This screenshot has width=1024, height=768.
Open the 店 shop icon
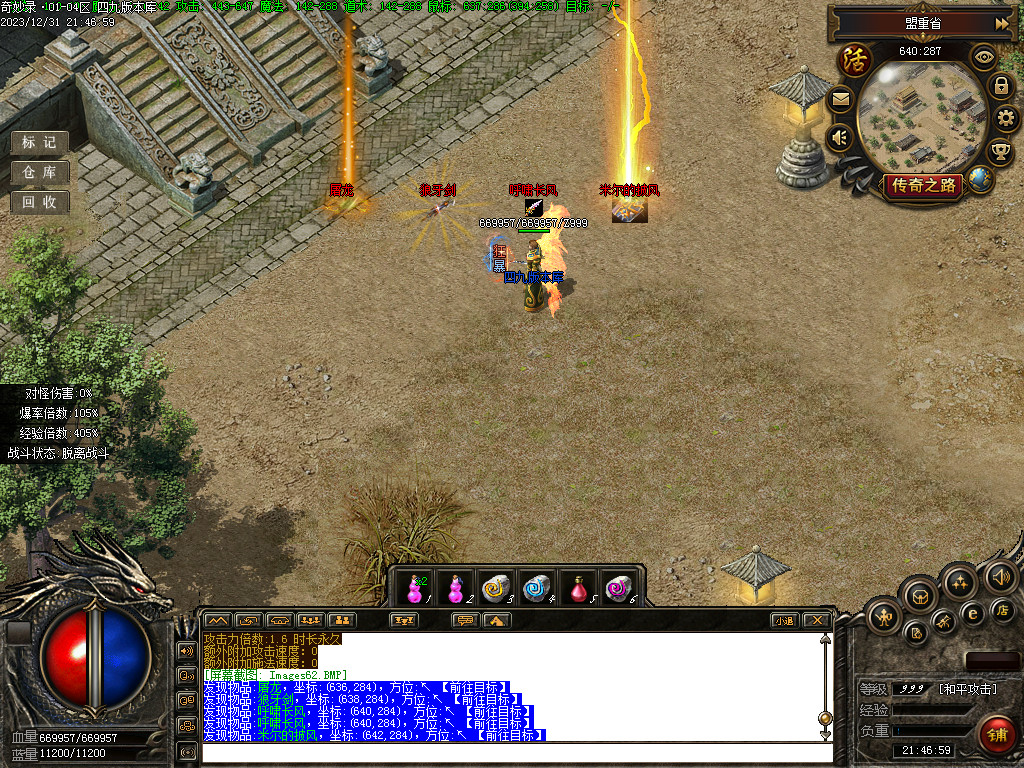pyautogui.click(x=1002, y=609)
